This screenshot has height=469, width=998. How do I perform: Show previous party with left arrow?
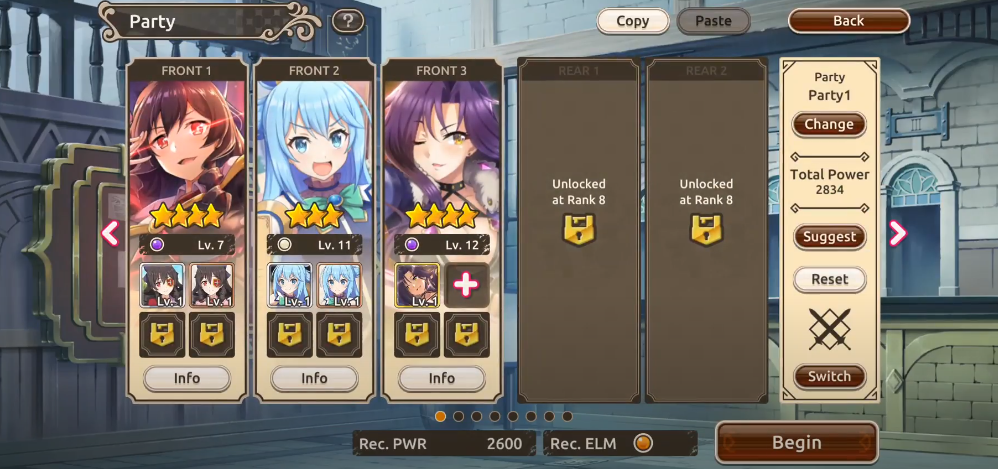click(110, 233)
